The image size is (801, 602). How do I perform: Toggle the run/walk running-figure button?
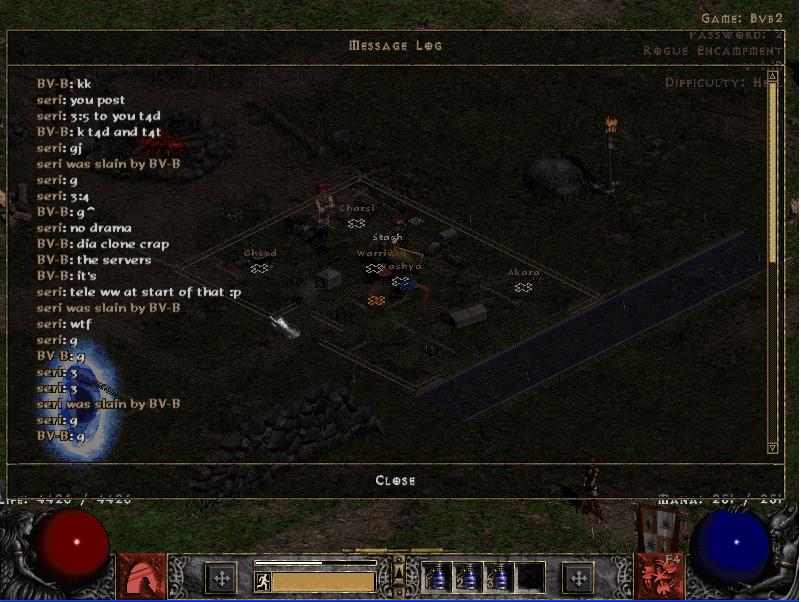click(x=262, y=581)
